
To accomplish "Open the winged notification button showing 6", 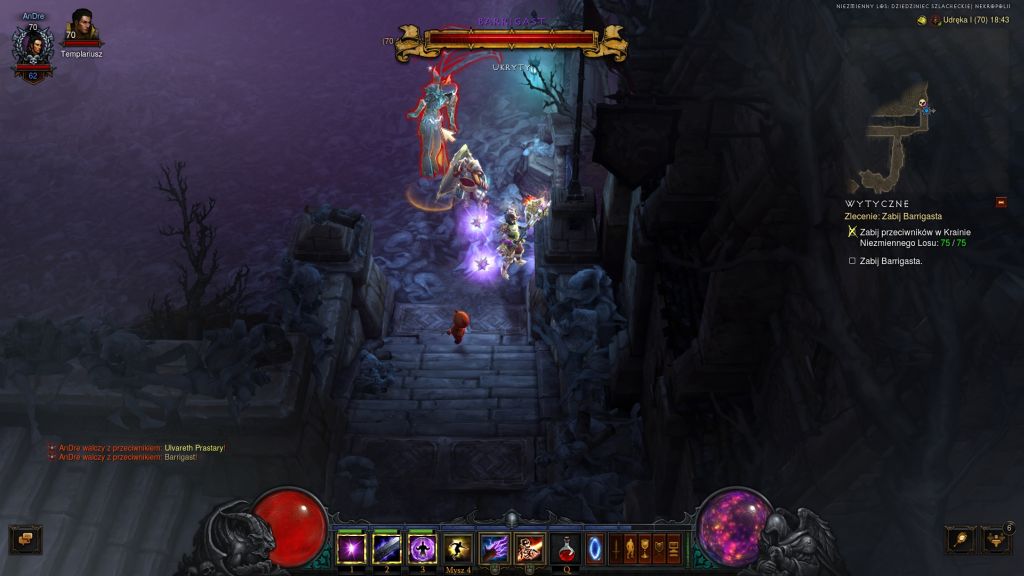I will point(996,540).
